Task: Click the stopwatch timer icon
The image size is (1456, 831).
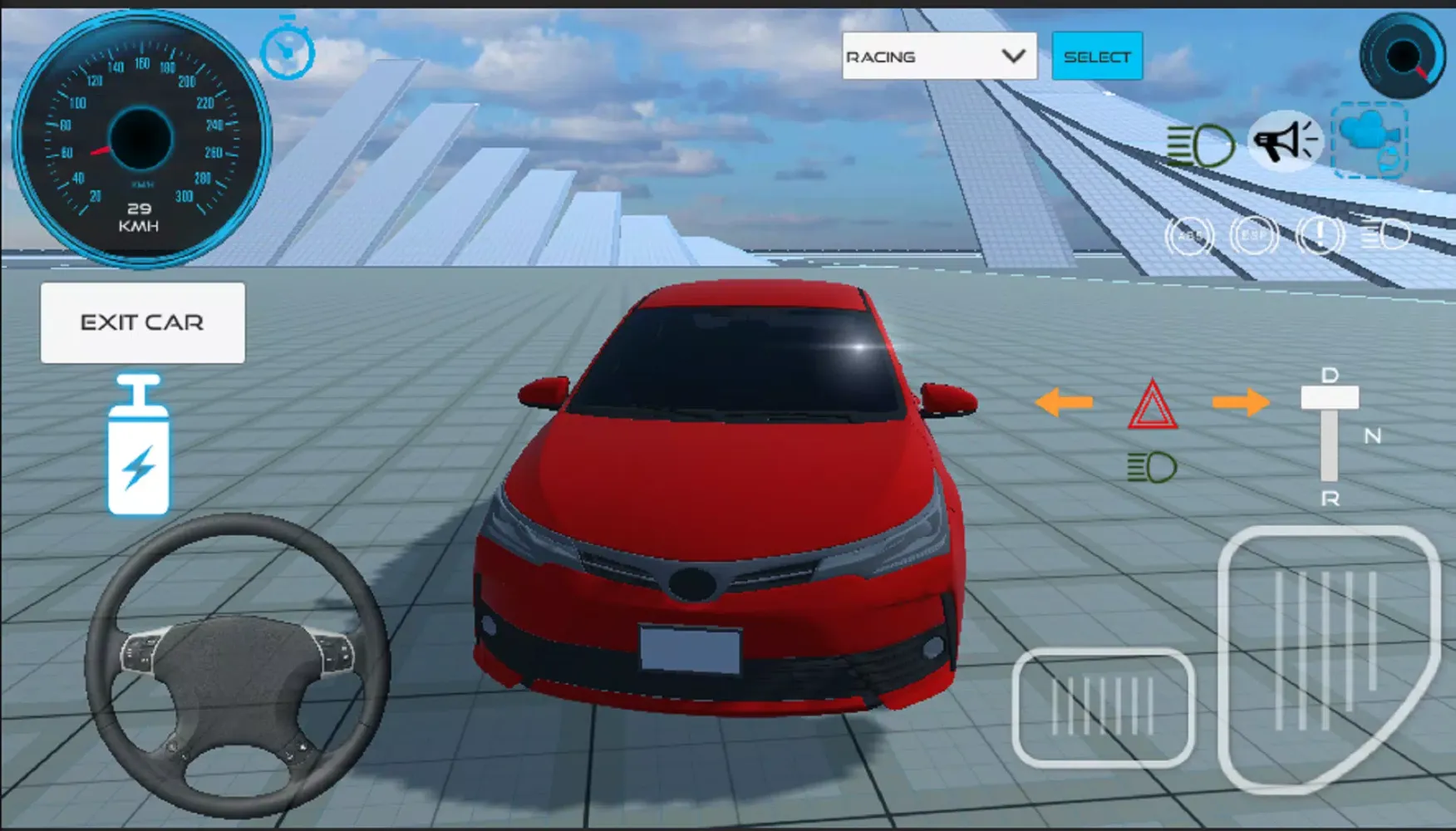Action: coord(288,51)
